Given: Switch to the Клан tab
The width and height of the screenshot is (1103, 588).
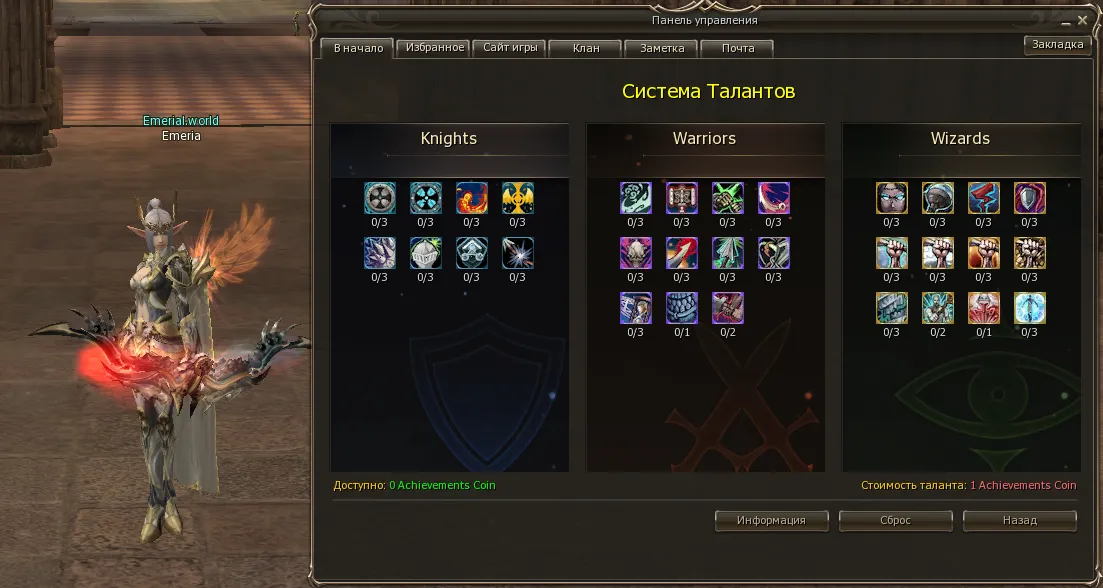Looking at the screenshot, I should (586, 48).
